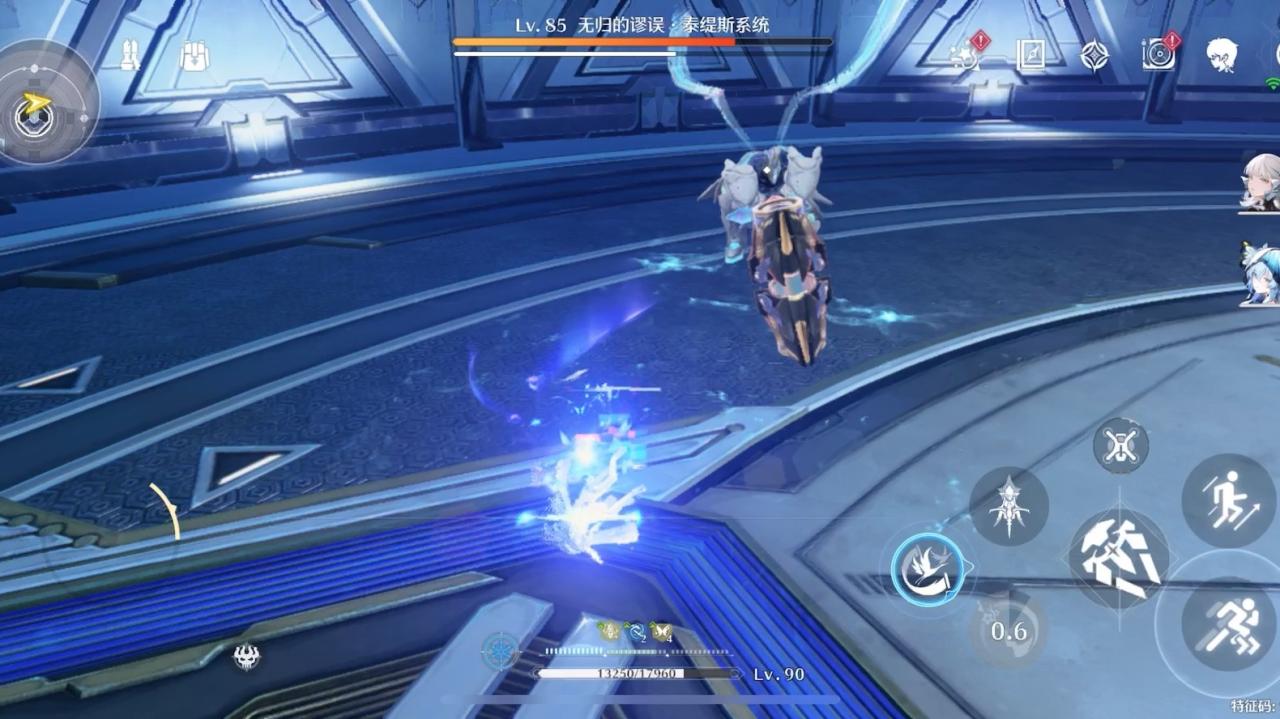Tap the skull emblem icon at bottom left
Image resolution: width=1280 pixels, height=719 pixels.
pyautogui.click(x=246, y=656)
